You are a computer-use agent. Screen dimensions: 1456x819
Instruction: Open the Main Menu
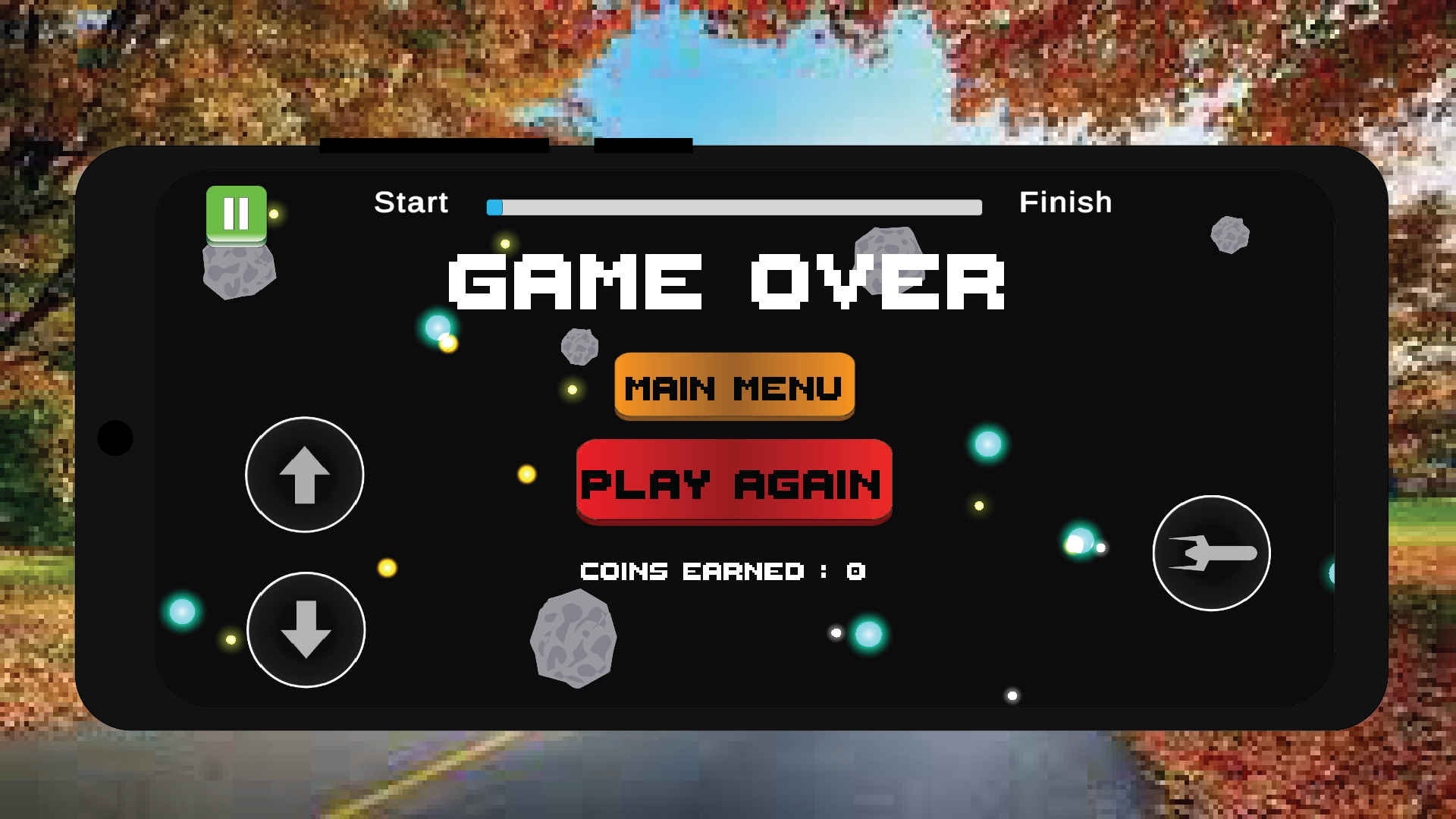(x=733, y=387)
